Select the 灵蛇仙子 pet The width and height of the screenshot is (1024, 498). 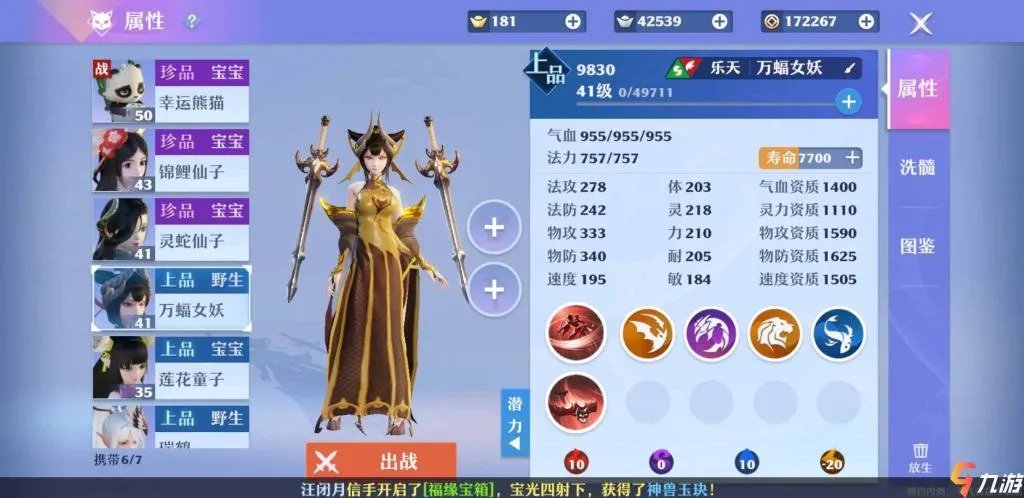(x=170, y=229)
